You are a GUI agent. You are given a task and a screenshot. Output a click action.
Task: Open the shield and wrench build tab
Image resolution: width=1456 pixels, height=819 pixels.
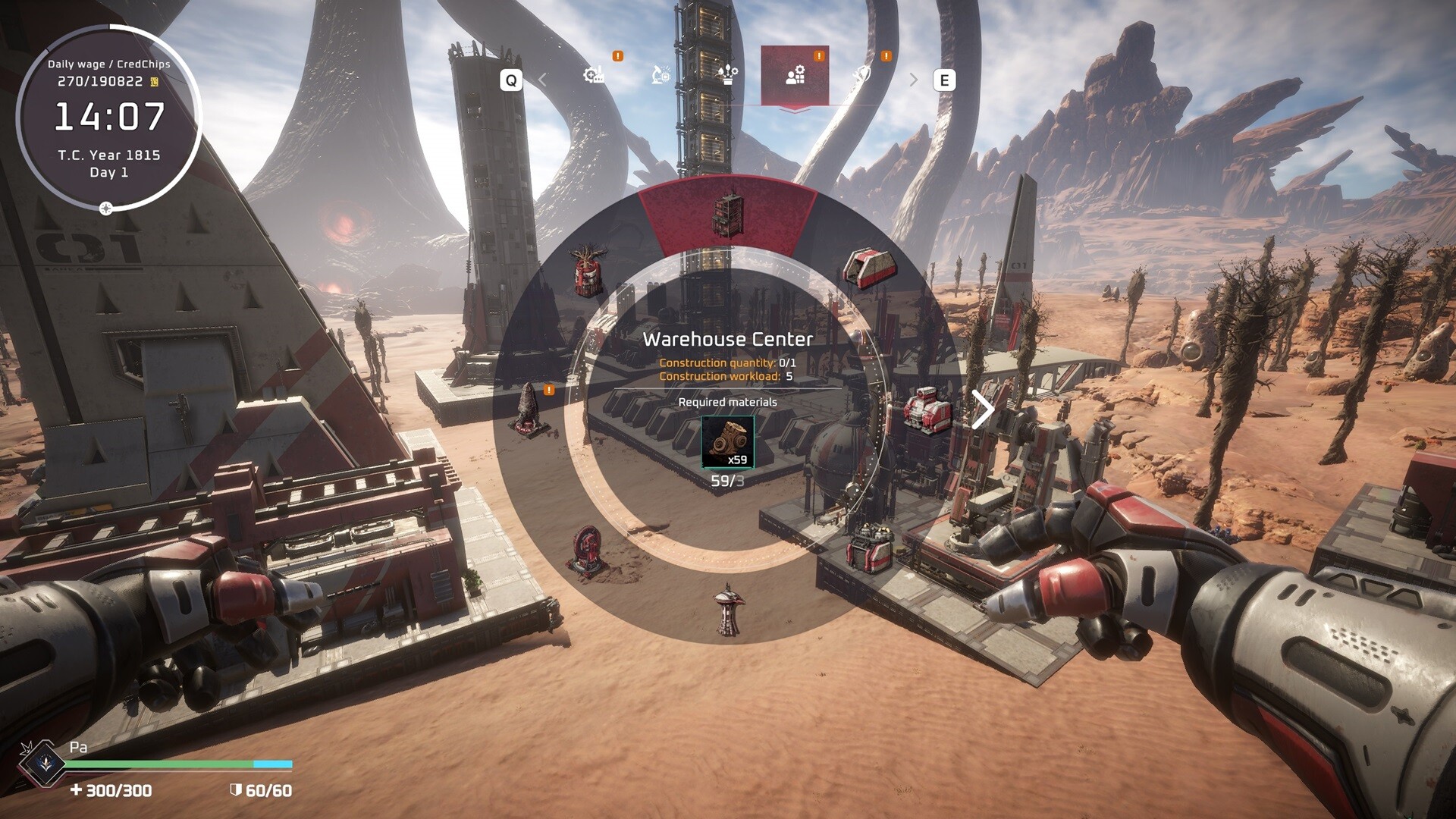pos(862,75)
